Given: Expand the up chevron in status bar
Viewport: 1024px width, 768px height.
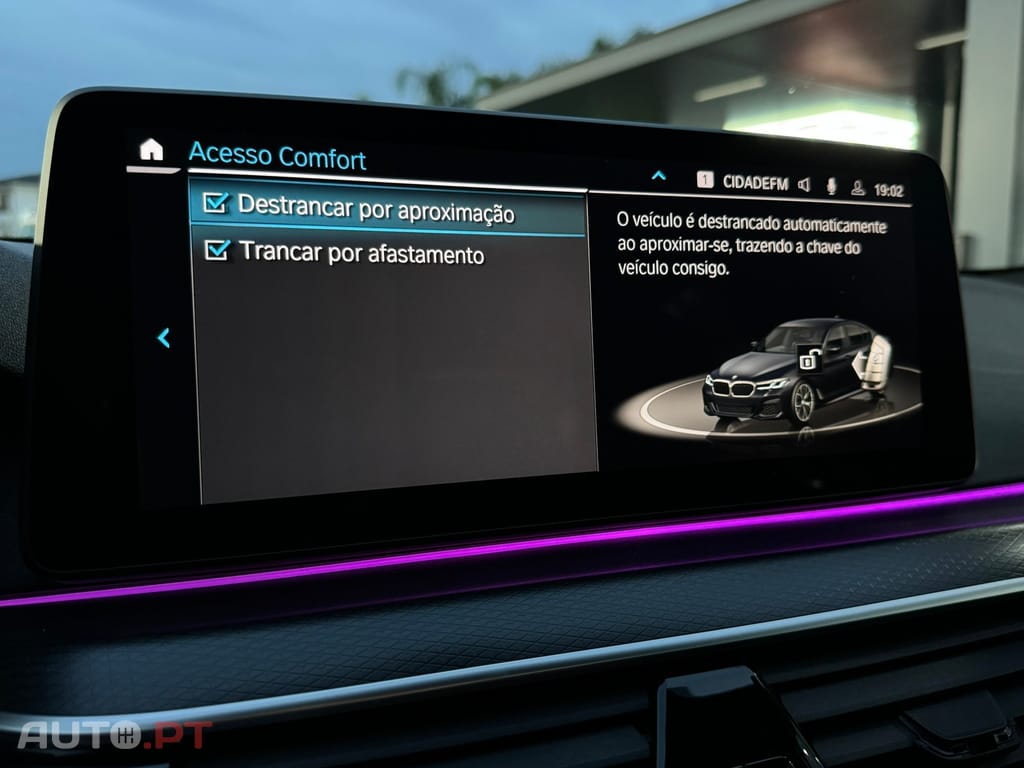Looking at the screenshot, I should tap(658, 176).
